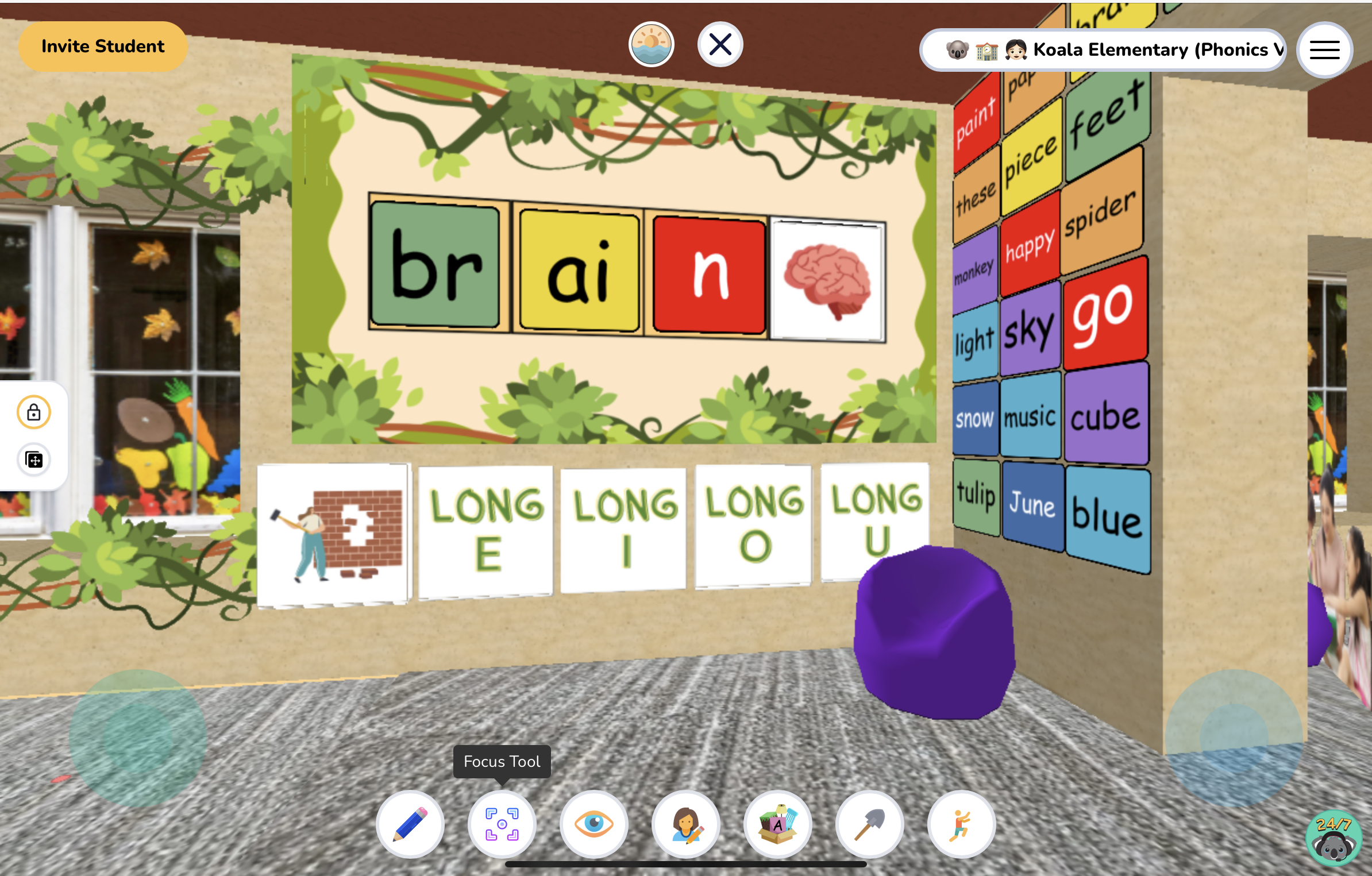Select the student avatar tool
The width and height of the screenshot is (1372, 876).
tap(685, 824)
